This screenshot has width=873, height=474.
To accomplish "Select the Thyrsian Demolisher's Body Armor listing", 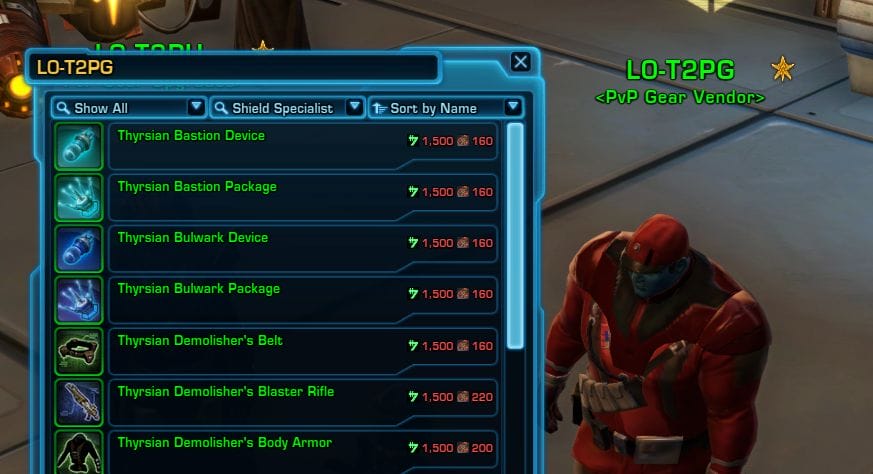I will click(x=301, y=450).
